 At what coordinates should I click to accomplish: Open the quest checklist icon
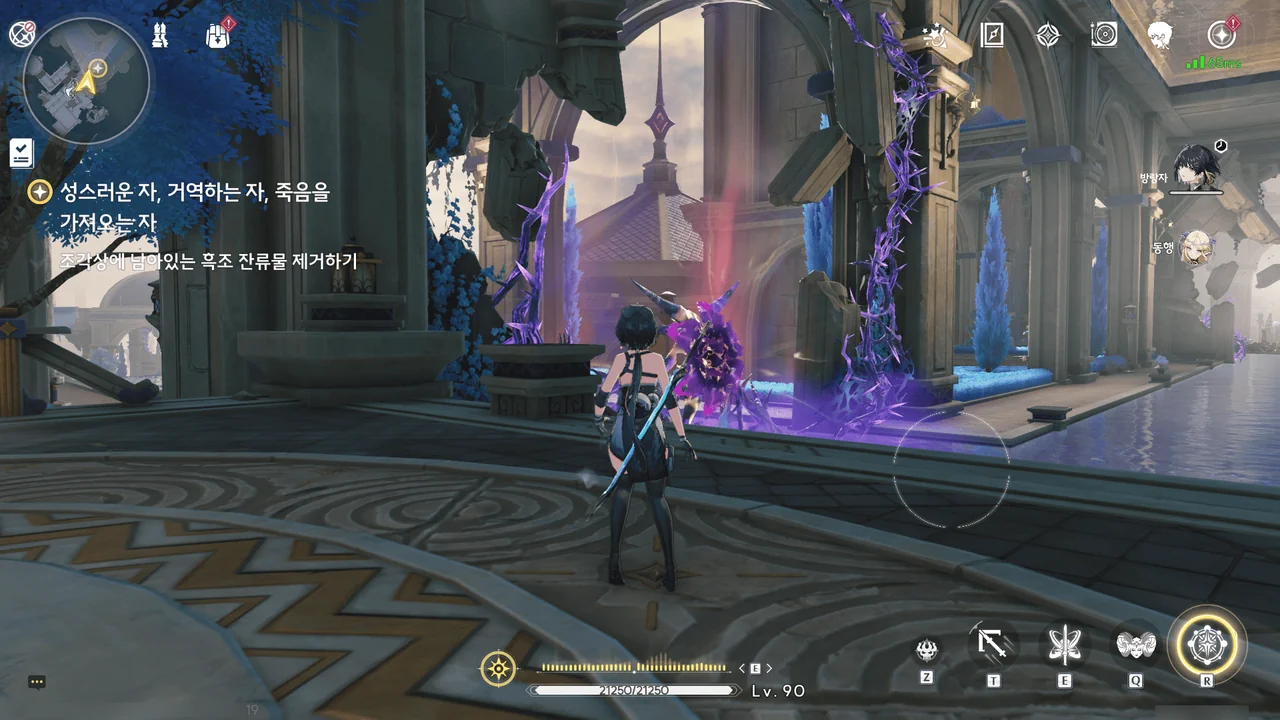[22, 153]
